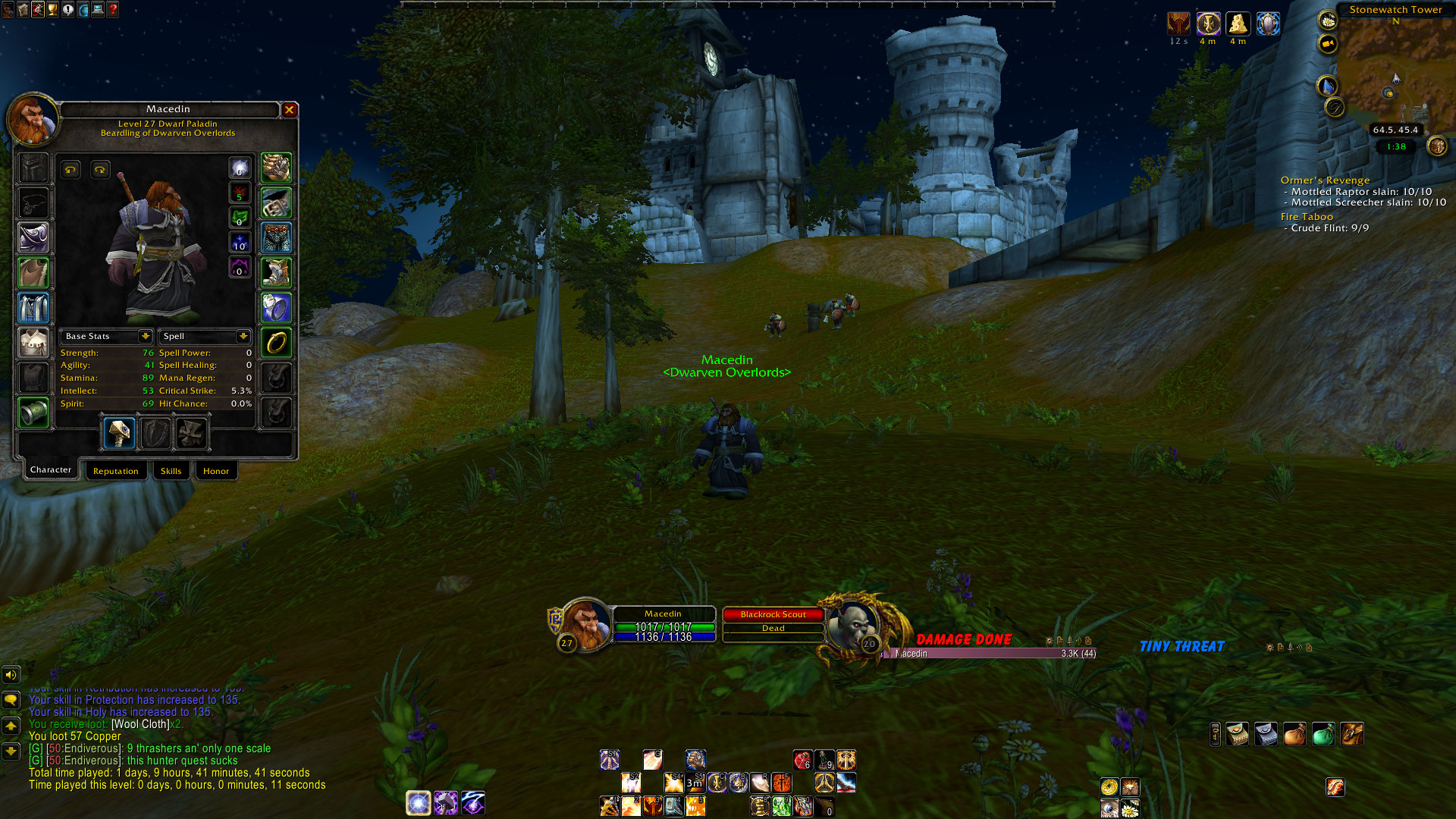
Task: Activate the purple hammer stance button
Action: pos(446,802)
